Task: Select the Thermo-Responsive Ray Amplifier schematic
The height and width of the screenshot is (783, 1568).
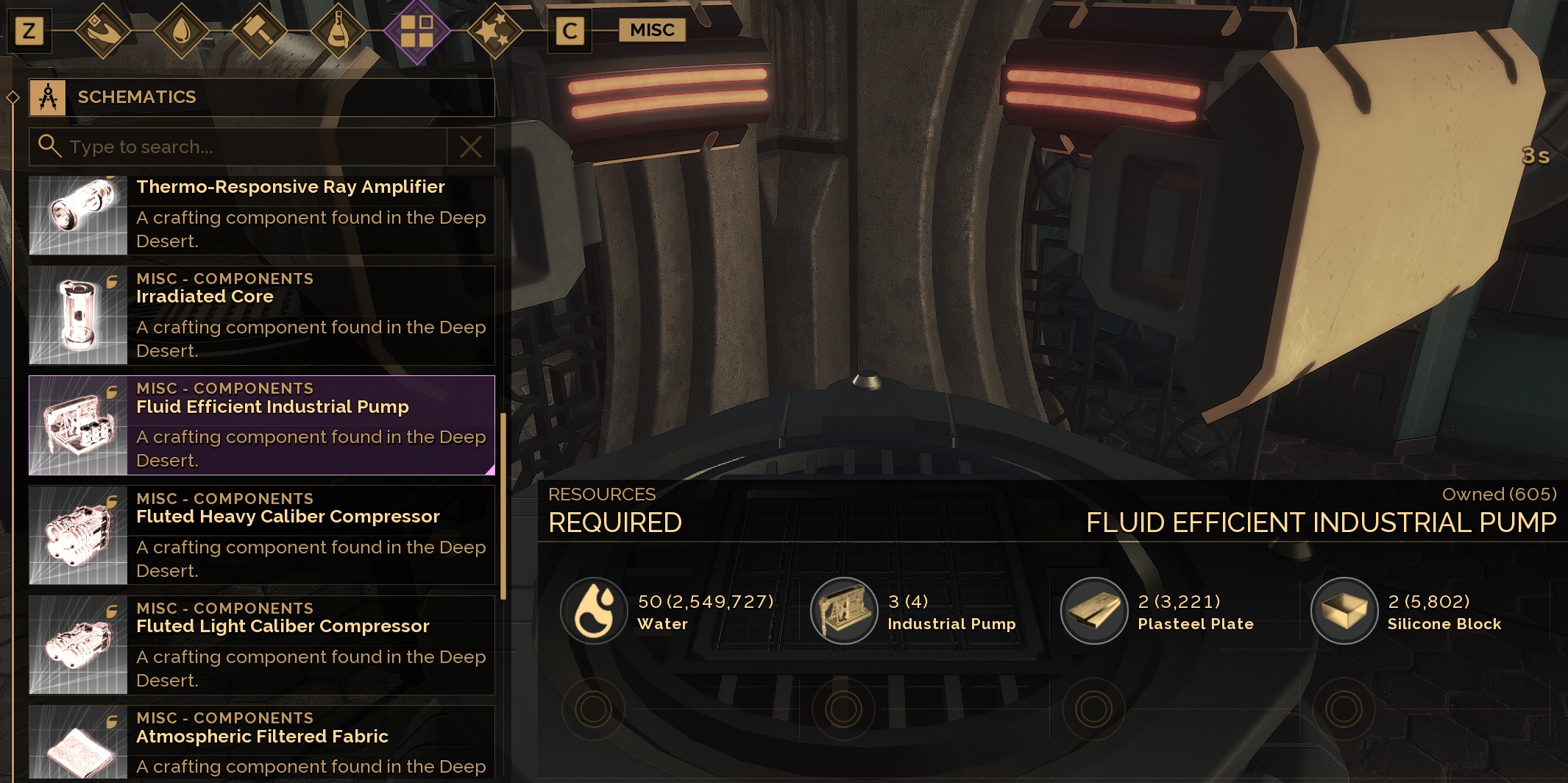Action: click(x=261, y=215)
